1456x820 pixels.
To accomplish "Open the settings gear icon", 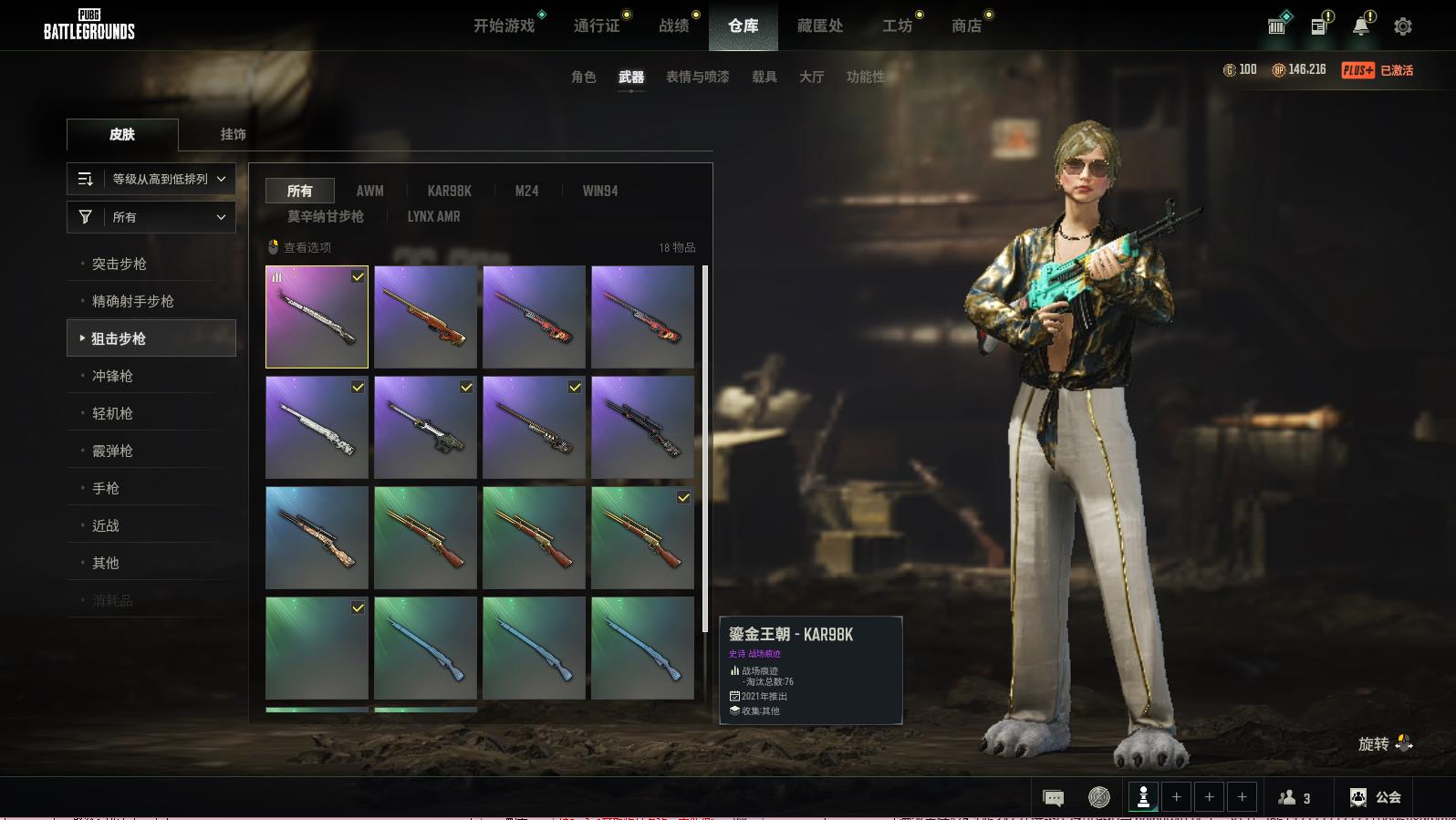I will [1403, 26].
